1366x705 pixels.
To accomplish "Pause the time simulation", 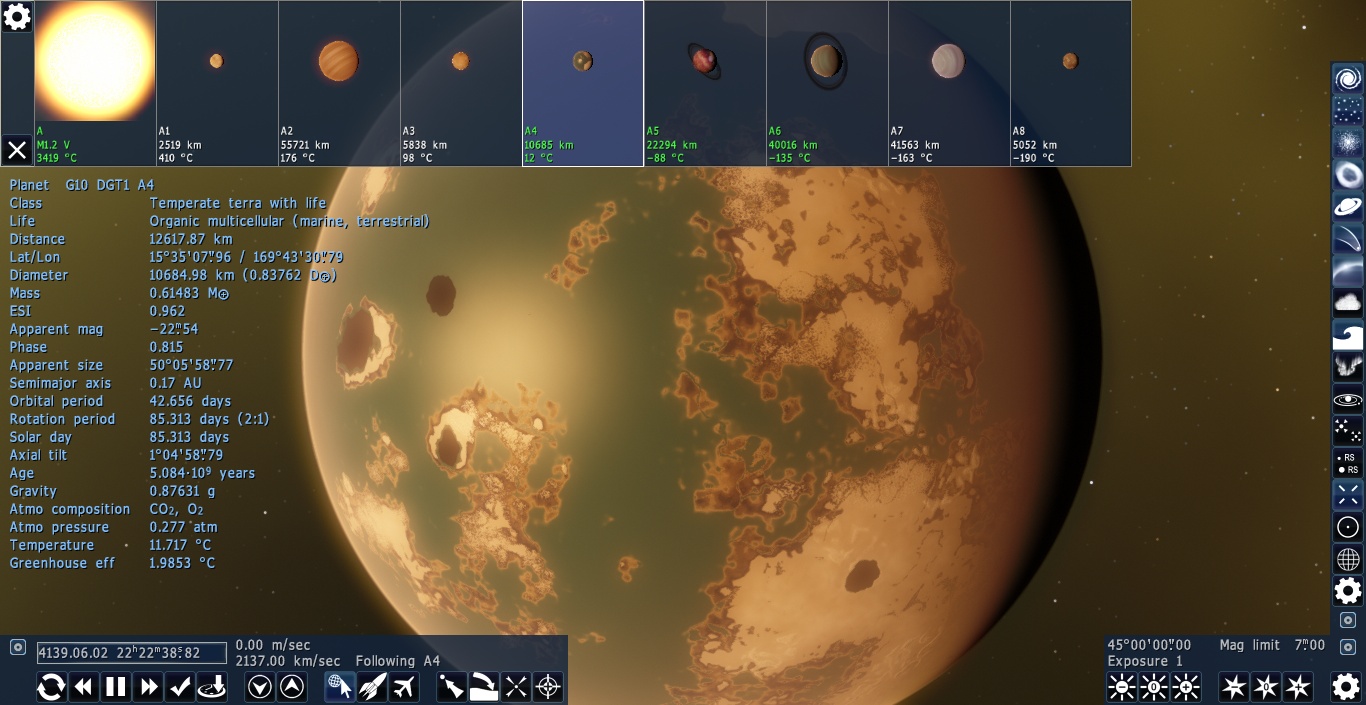I will pyautogui.click(x=117, y=687).
